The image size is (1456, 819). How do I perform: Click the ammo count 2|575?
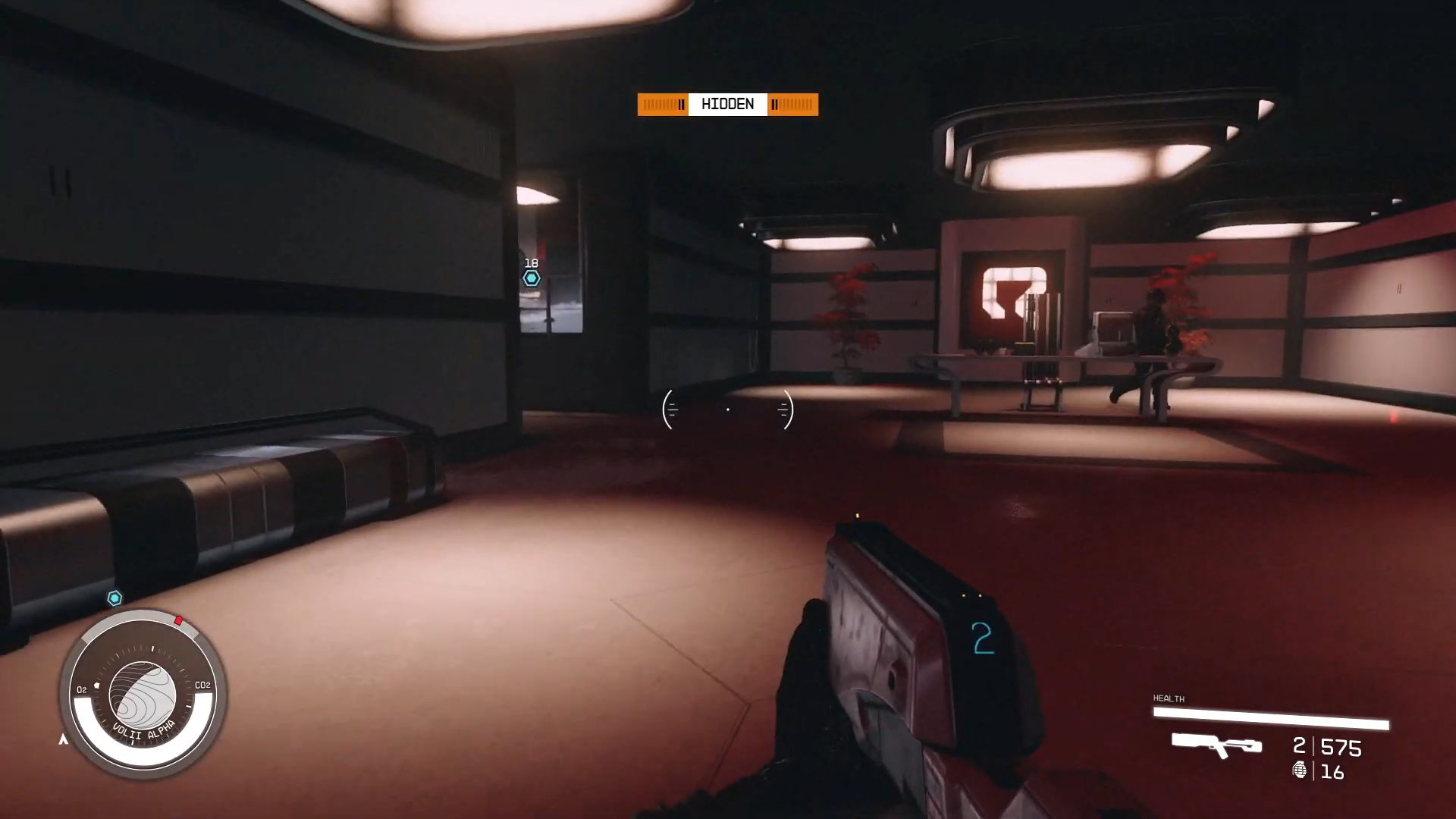click(x=1326, y=748)
